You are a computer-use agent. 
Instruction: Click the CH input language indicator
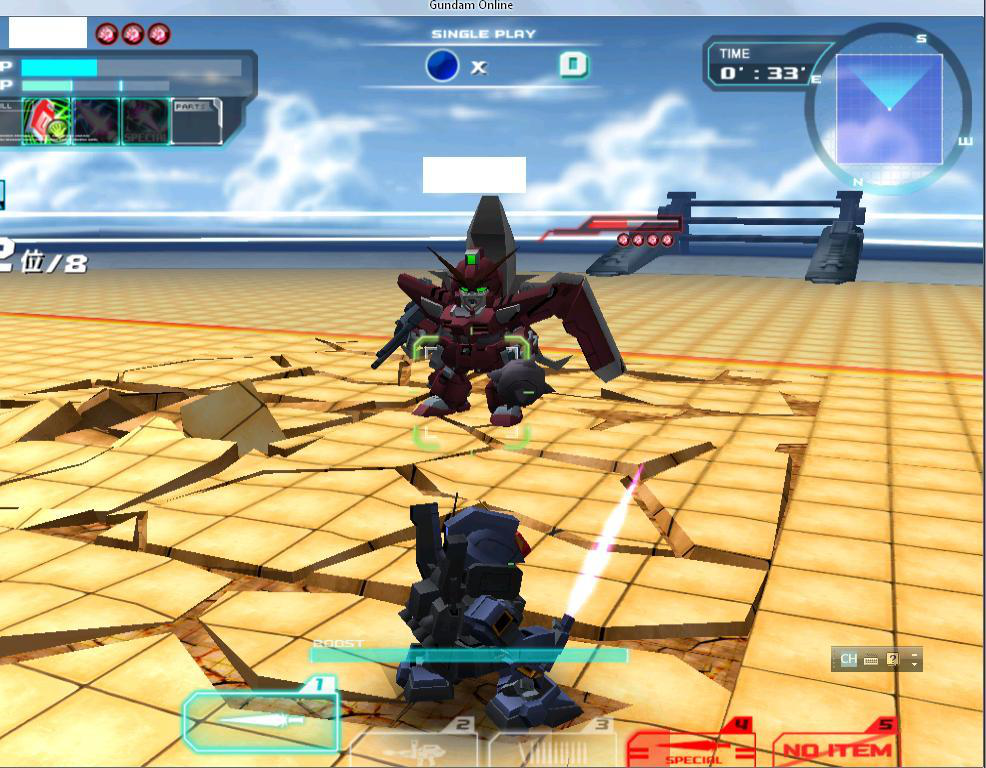pos(848,659)
